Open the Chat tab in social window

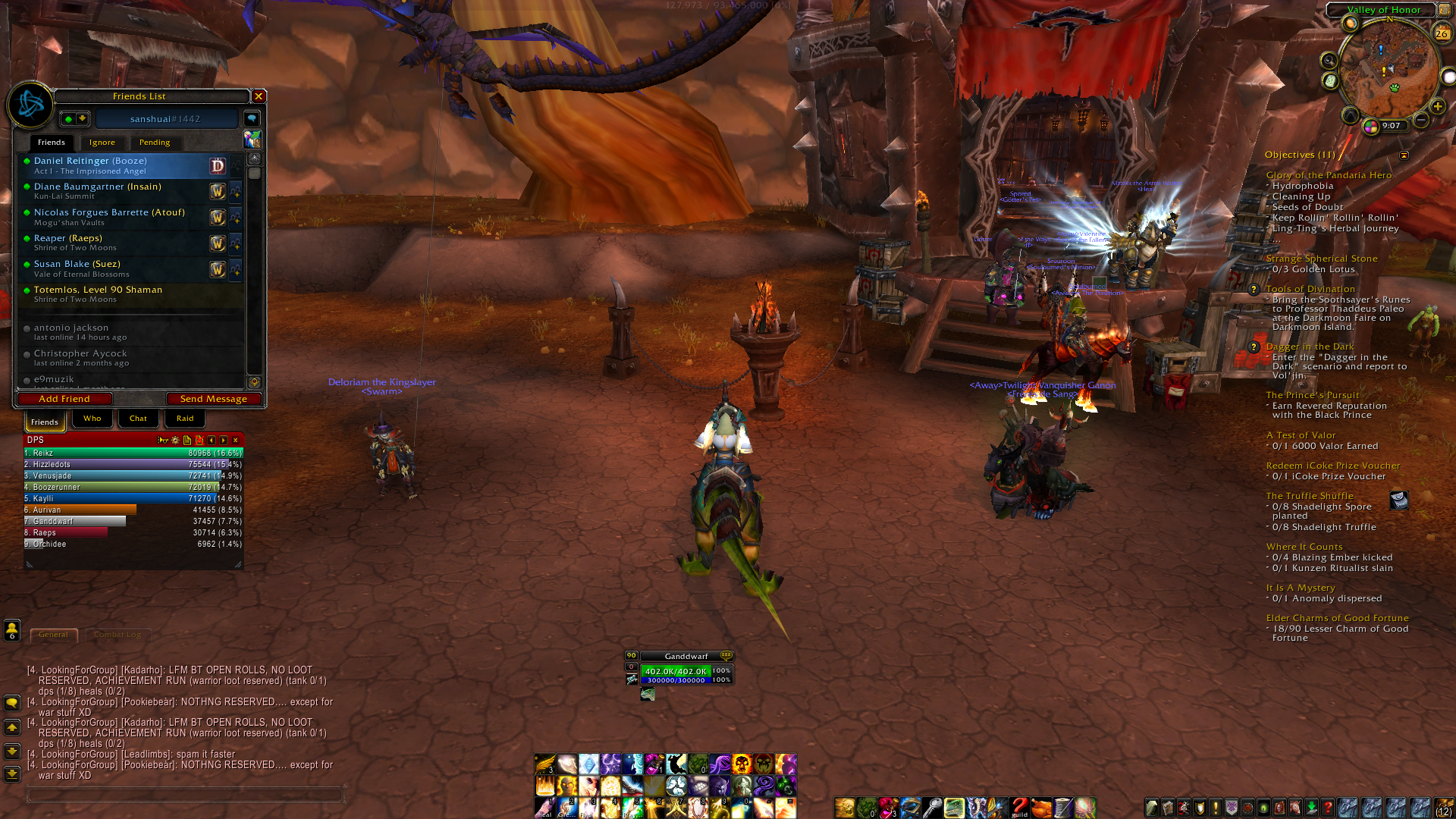pyautogui.click(x=138, y=419)
